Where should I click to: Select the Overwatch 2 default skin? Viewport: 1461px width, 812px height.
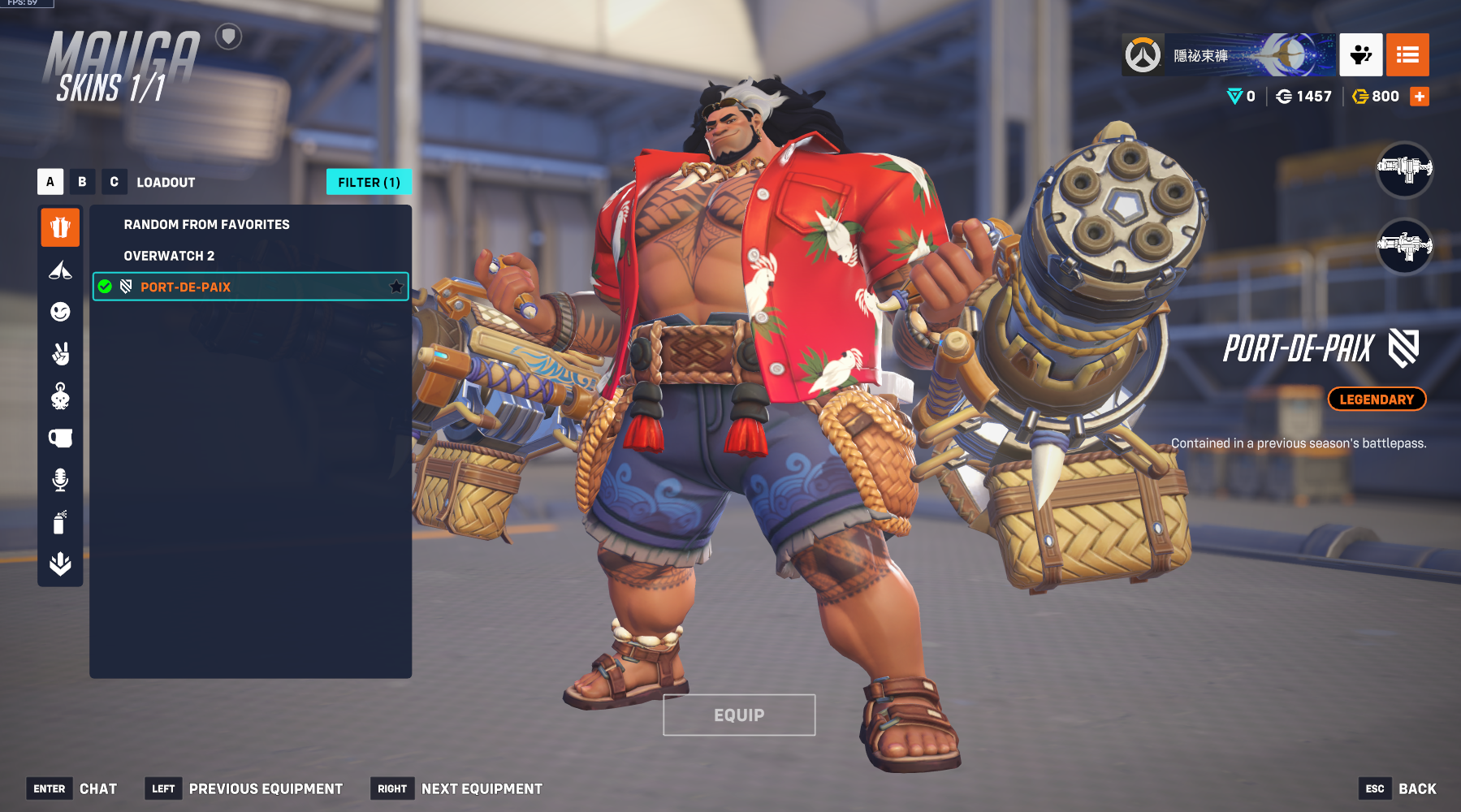point(169,256)
